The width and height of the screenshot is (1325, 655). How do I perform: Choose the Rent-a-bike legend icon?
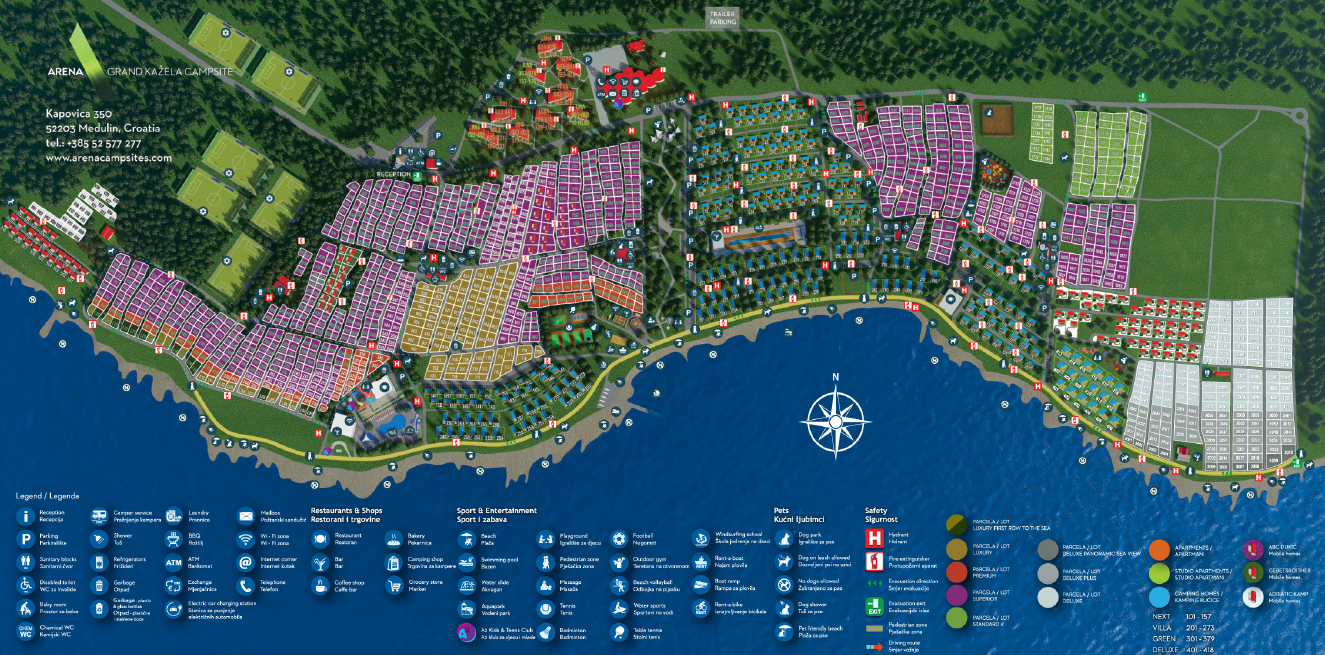tap(700, 607)
